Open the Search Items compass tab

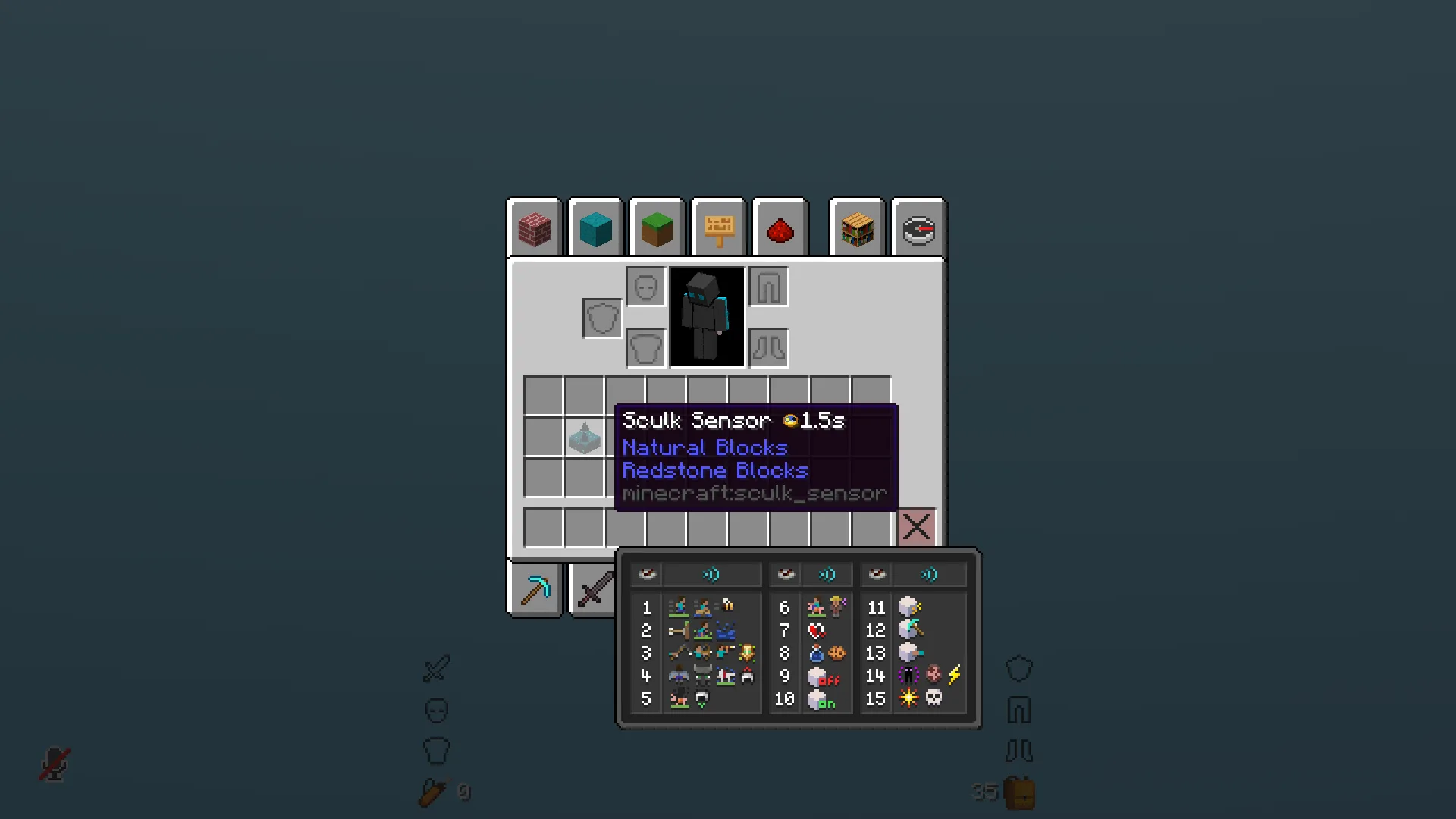pyautogui.click(x=917, y=227)
